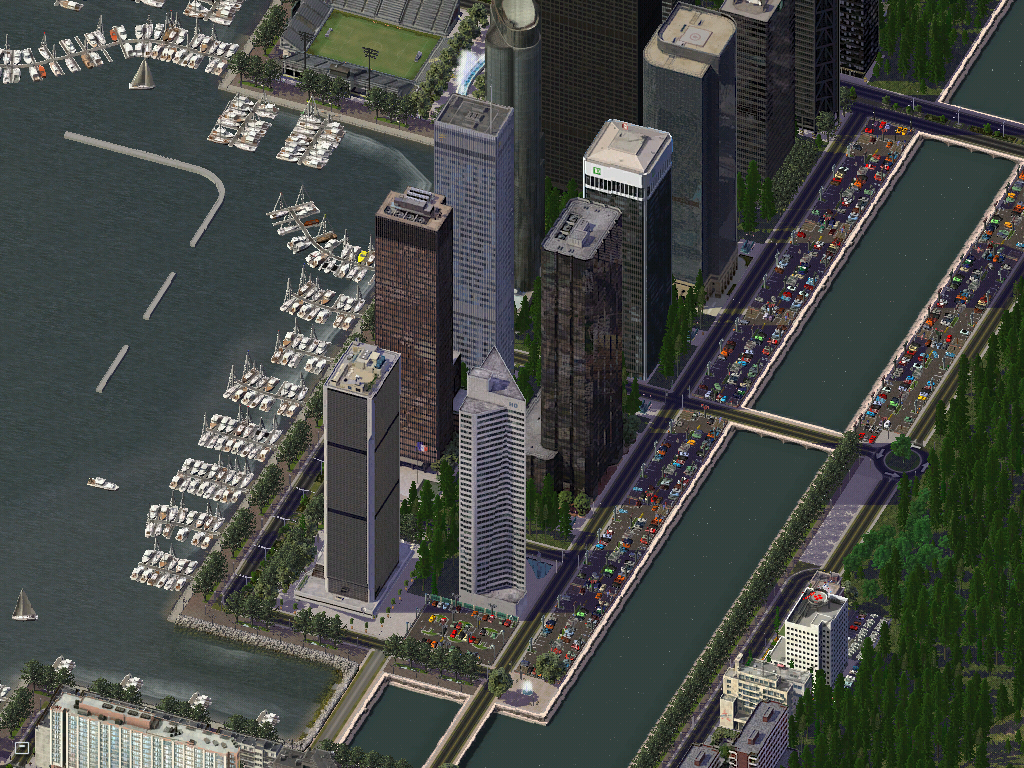Viewport: 1024px width, 768px height.
Task: Click the small show-interface box icon
Action: pyautogui.click(x=22, y=747)
